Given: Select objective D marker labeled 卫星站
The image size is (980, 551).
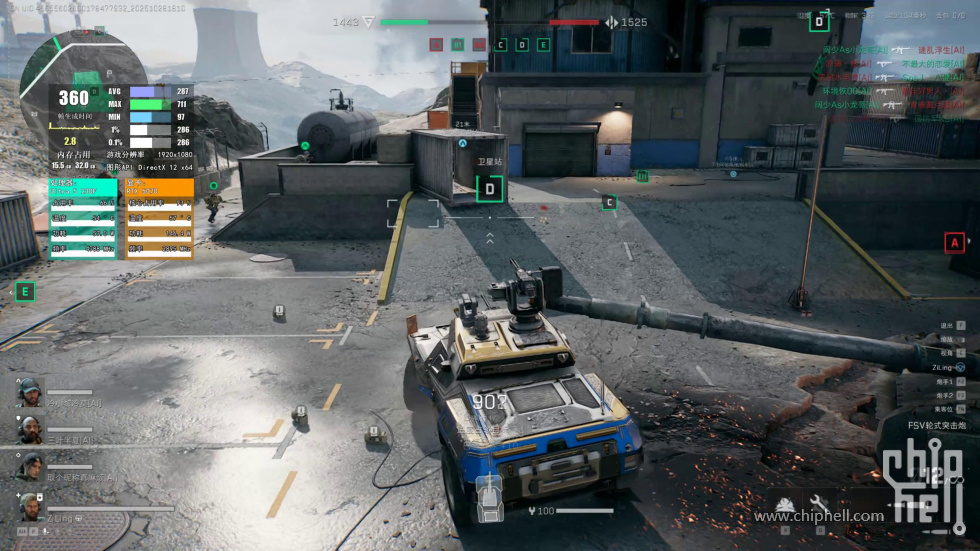Looking at the screenshot, I should (x=489, y=188).
